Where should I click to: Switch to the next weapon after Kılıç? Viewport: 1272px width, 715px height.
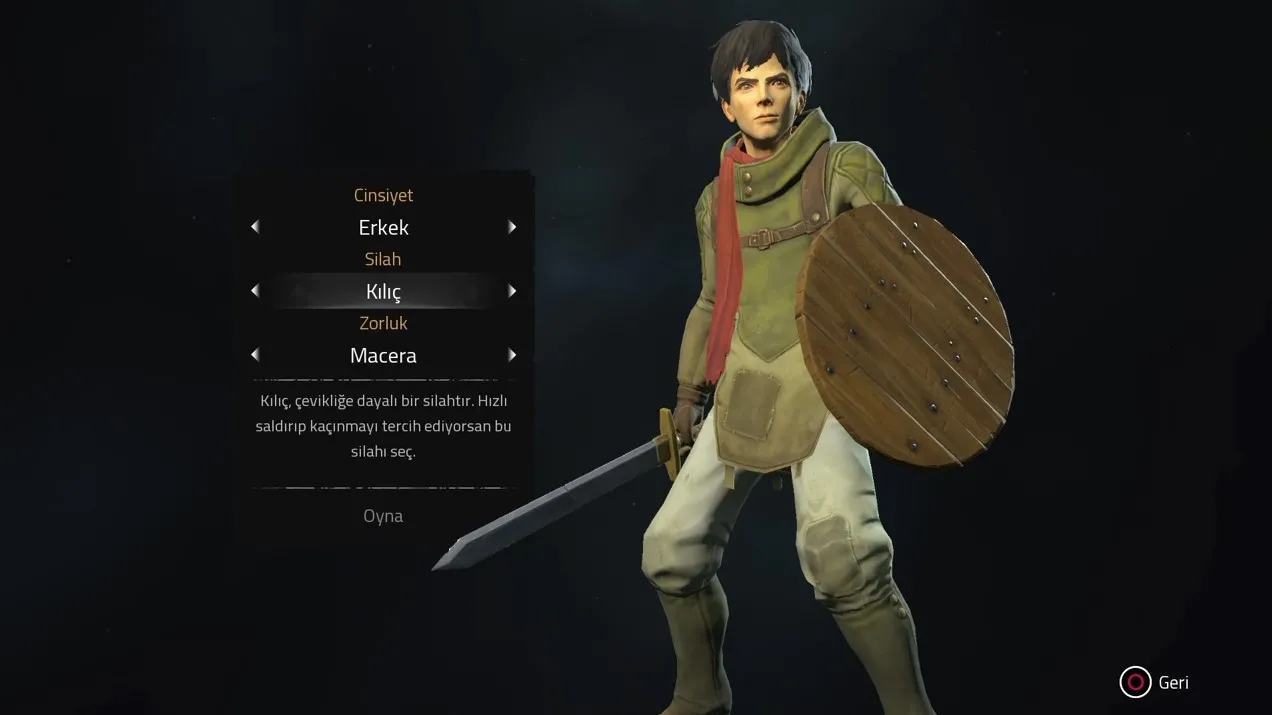coord(512,291)
